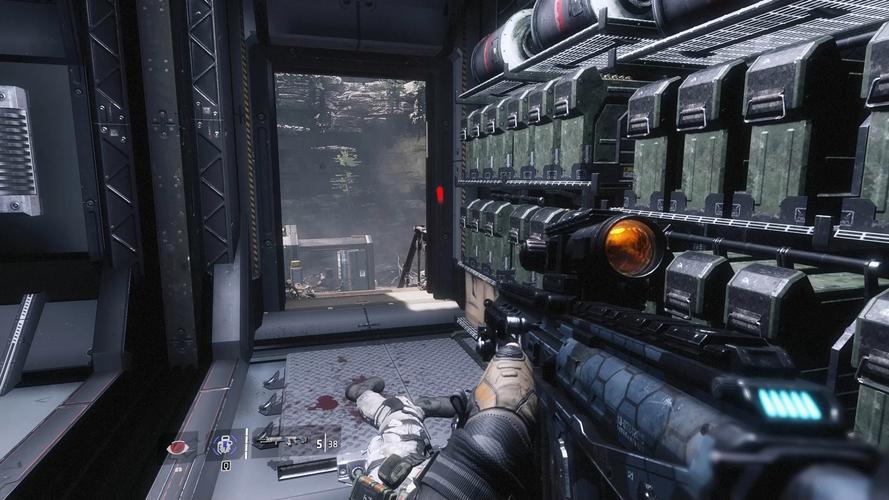Select the equipped sniper rifle weapon icon

pyautogui.click(x=280, y=439)
